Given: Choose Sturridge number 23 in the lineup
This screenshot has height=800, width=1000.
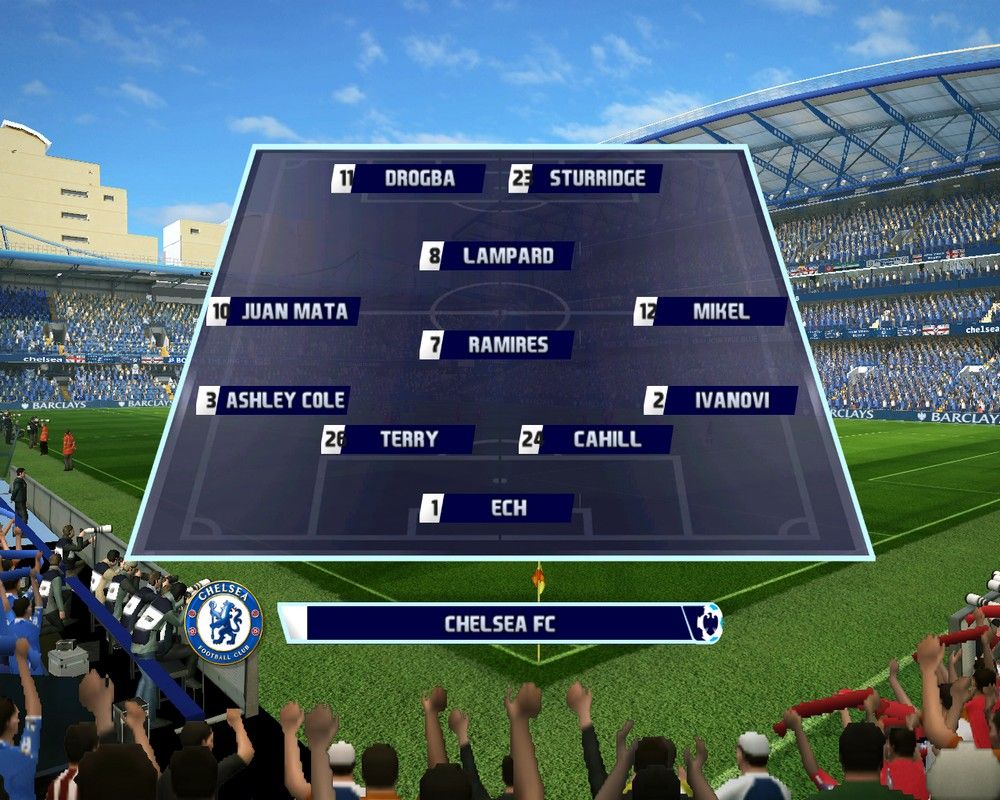Looking at the screenshot, I should 586,179.
